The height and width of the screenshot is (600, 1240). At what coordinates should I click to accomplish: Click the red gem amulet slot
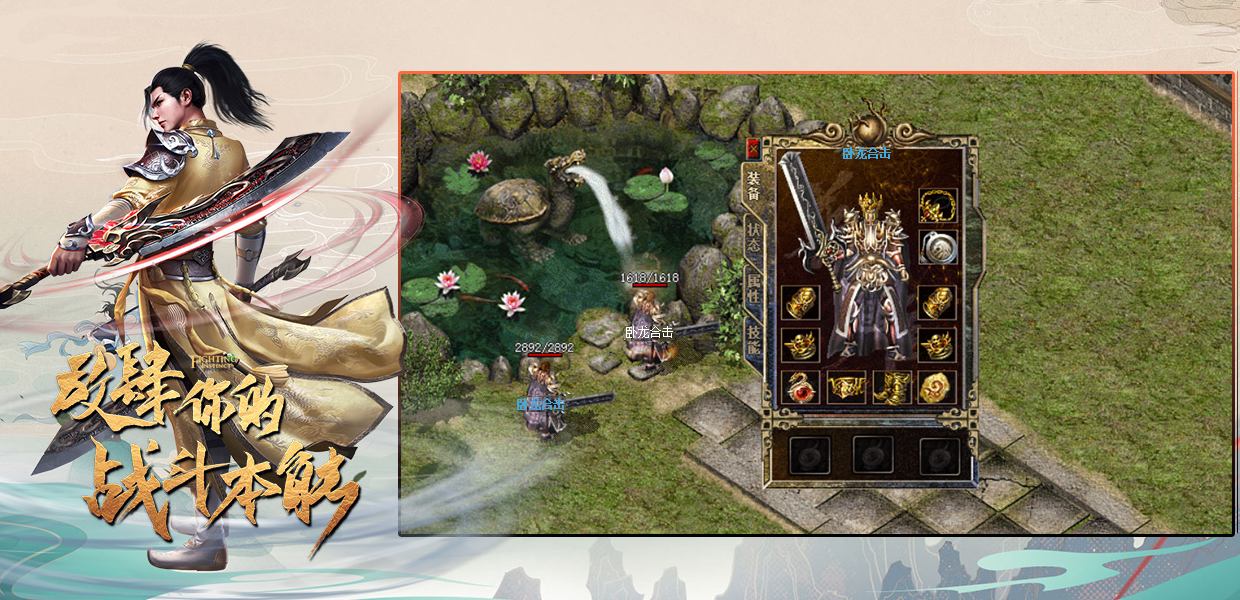pos(800,387)
